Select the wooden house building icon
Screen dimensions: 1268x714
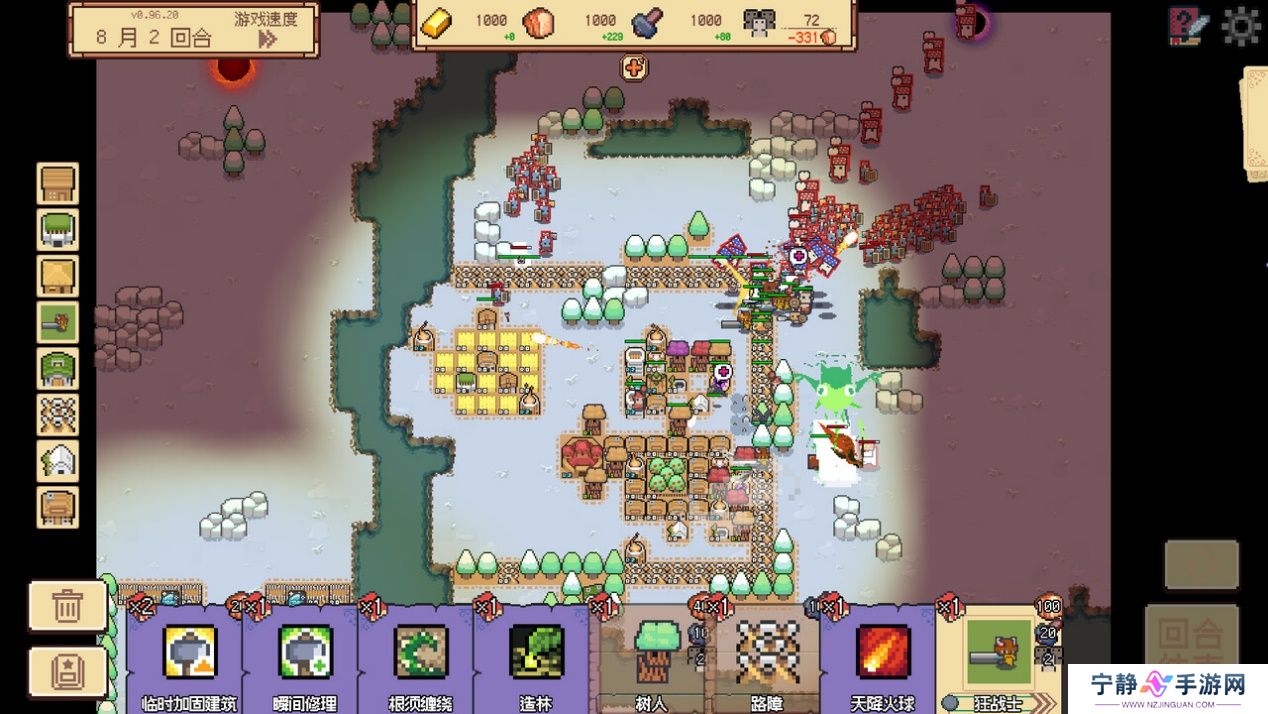click(x=58, y=184)
